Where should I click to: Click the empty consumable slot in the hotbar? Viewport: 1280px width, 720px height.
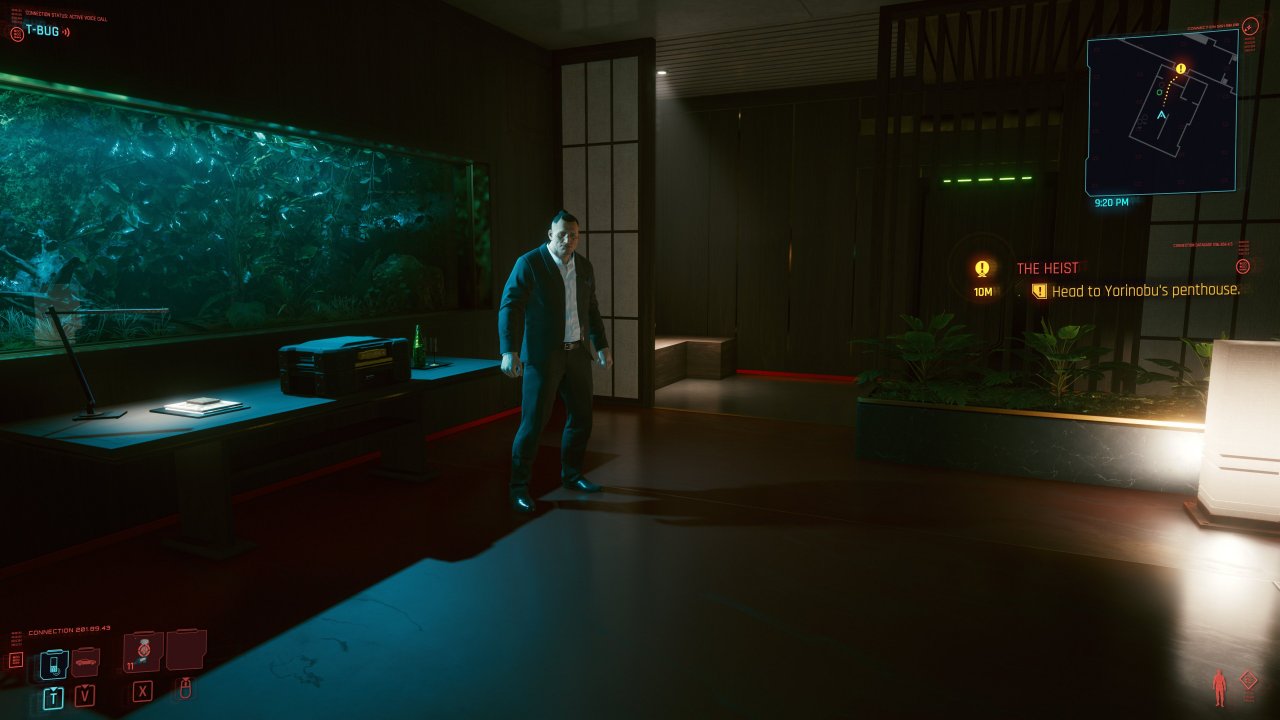(186, 652)
